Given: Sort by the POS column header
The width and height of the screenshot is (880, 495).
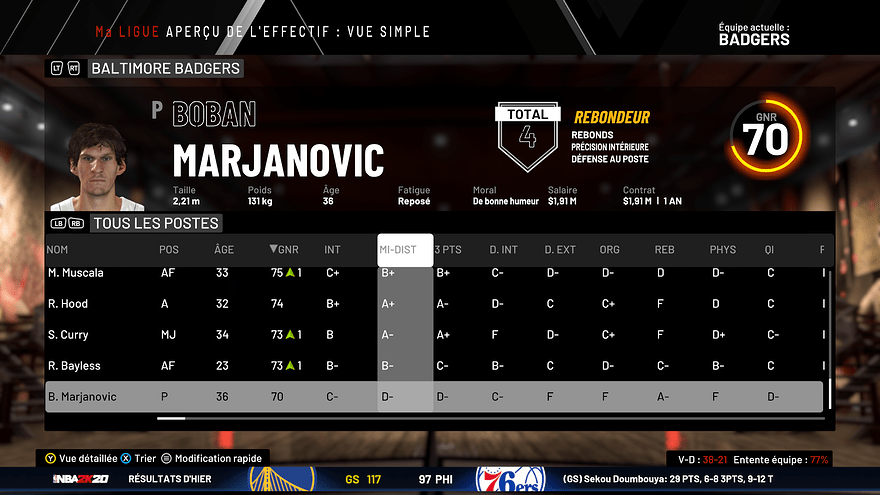Looking at the screenshot, I should tap(170, 250).
